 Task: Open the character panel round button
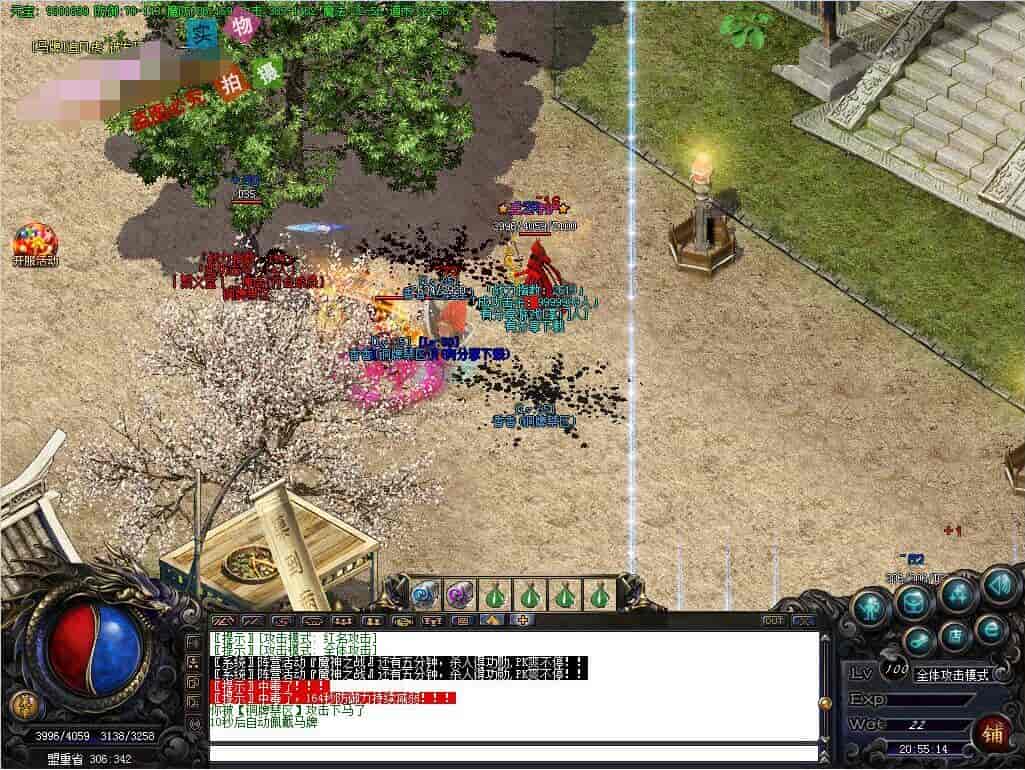872,606
